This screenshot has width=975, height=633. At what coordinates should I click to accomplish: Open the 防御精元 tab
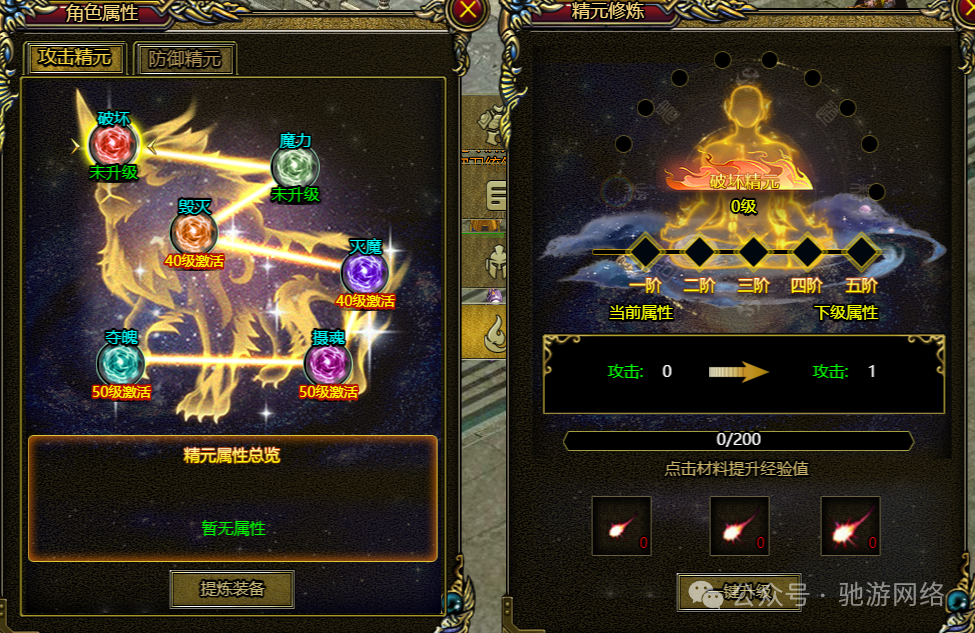pyautogui.click(x=185, y=58)
